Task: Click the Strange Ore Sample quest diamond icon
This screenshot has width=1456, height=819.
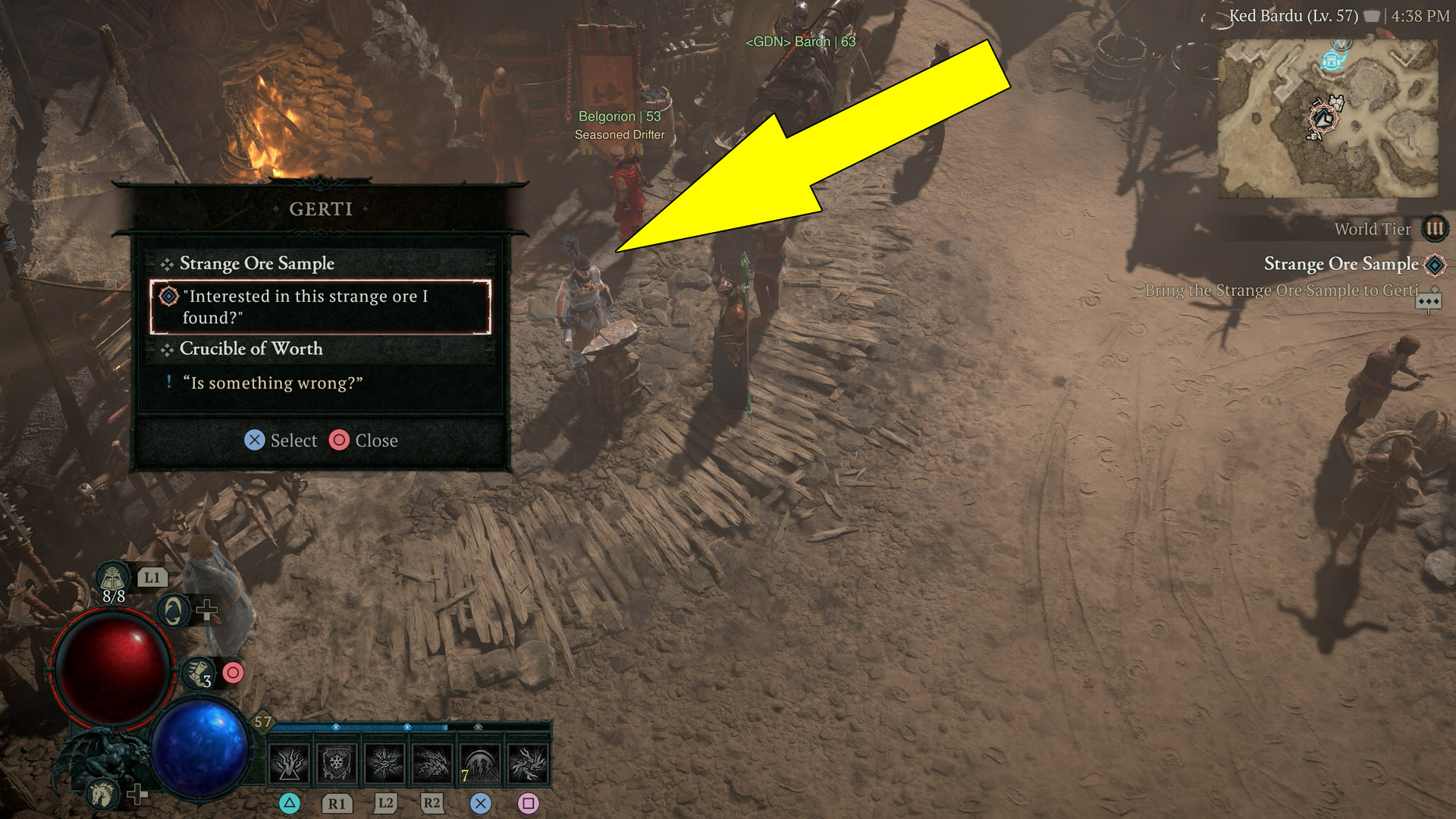Action: click(1436, 265)
